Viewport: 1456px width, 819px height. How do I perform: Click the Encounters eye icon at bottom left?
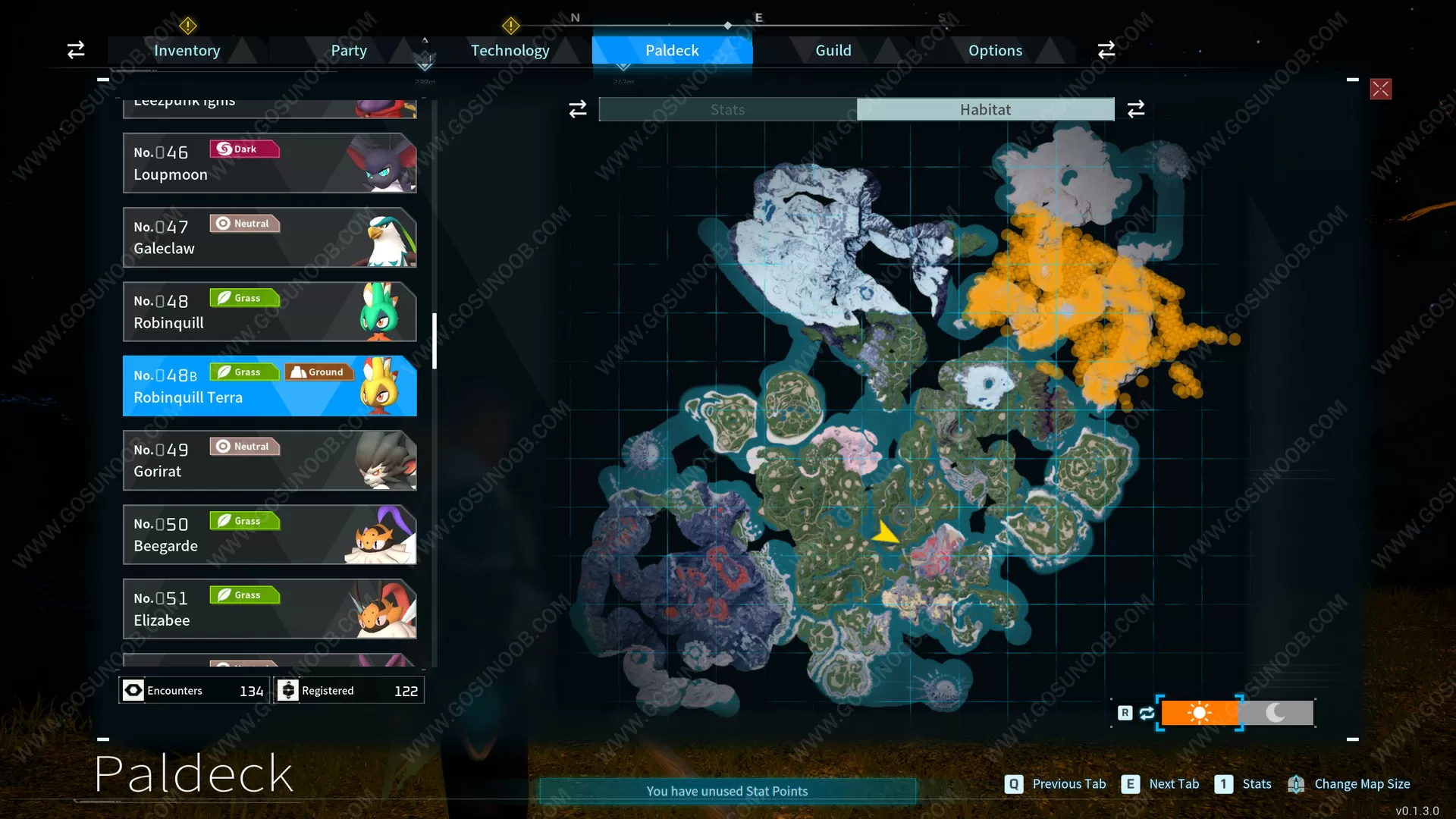[133, 690]
